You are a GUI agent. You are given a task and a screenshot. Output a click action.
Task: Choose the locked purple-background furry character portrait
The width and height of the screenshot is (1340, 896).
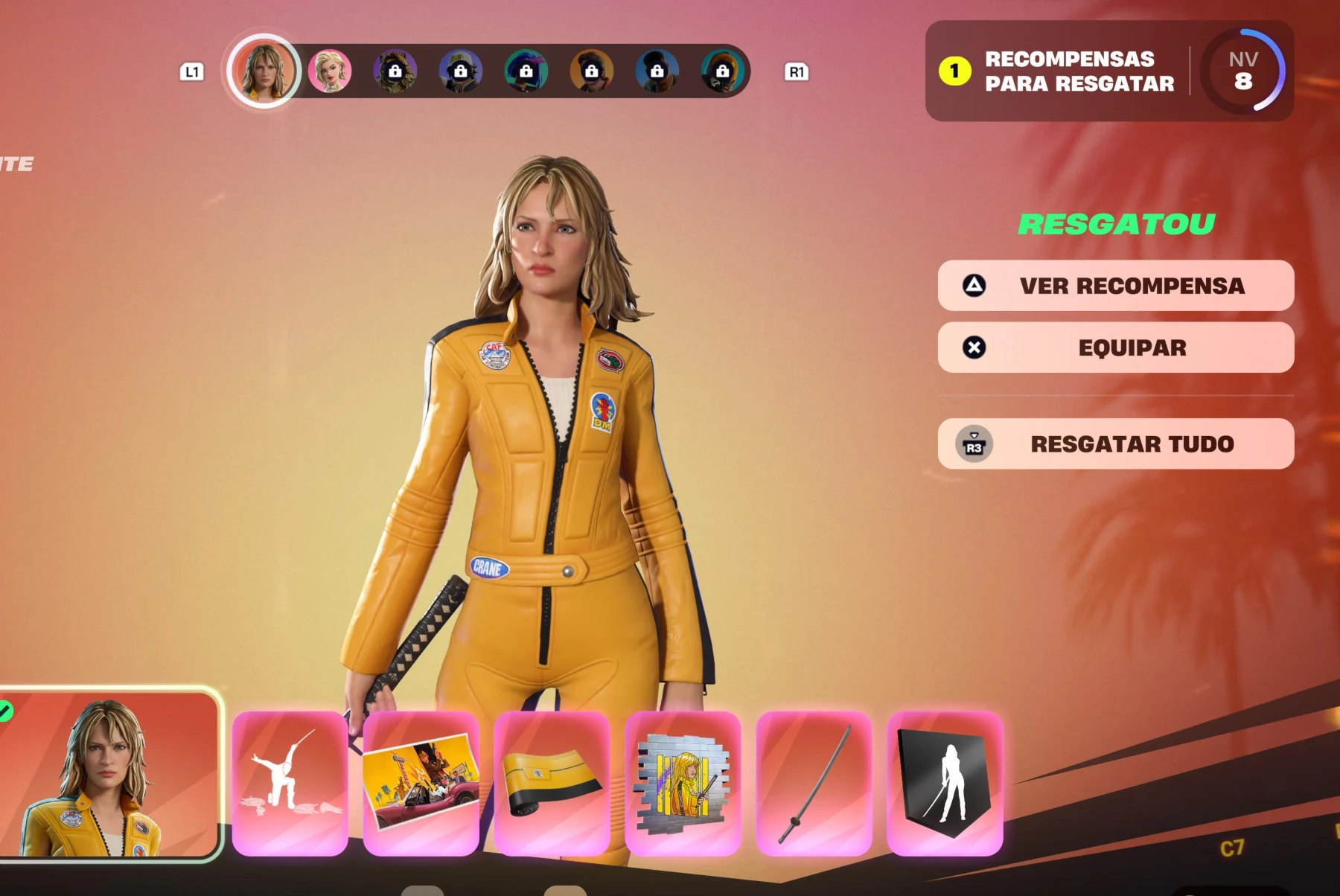tap(395, 71)
